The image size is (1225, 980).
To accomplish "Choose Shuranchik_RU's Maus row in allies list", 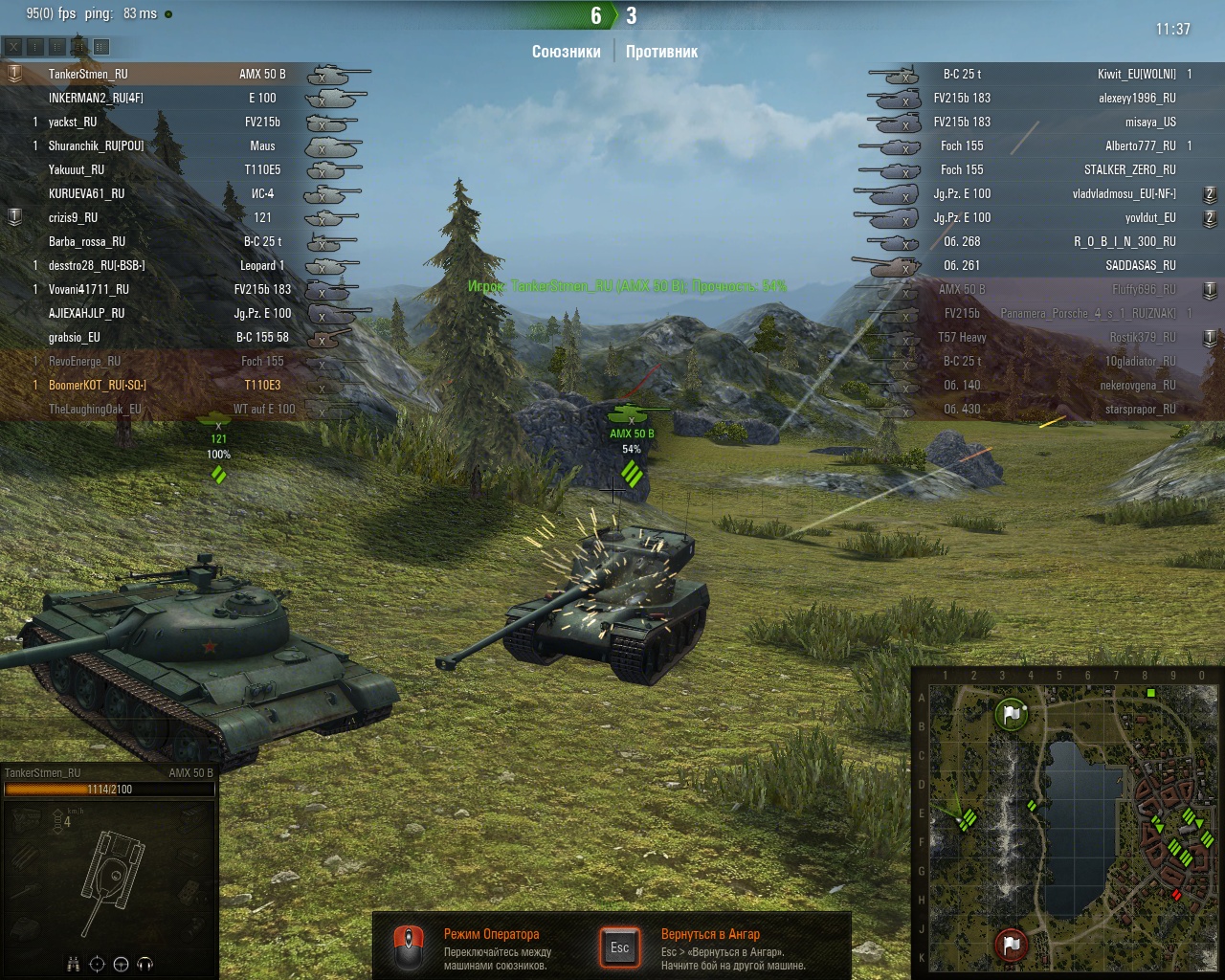I will 96,145.
